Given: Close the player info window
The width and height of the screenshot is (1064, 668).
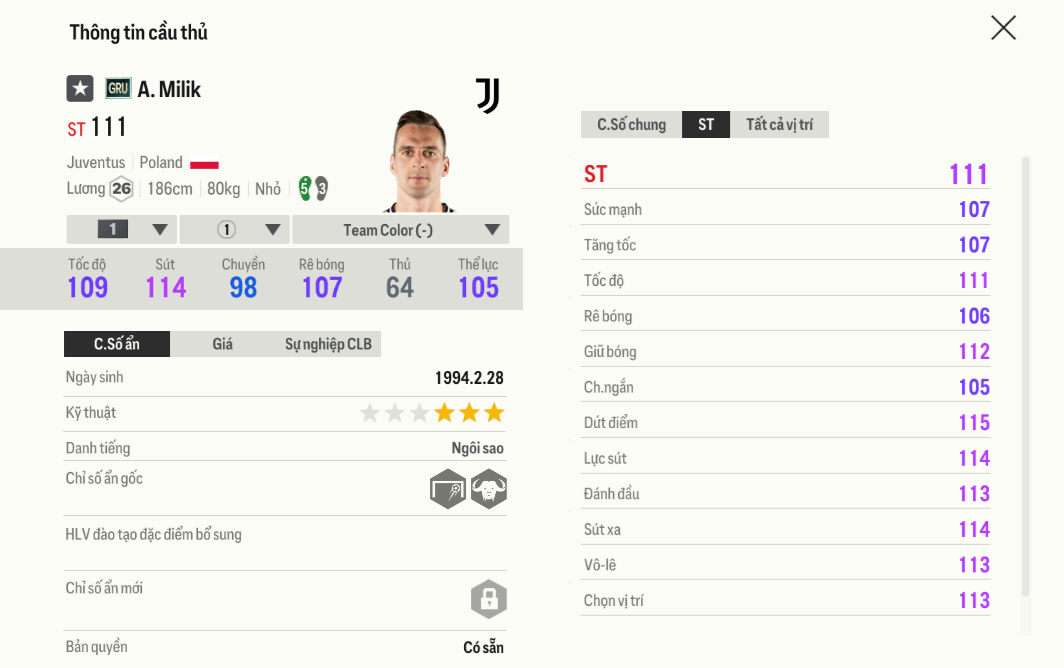Looking at the screenshot, I should click(1003, 28).
